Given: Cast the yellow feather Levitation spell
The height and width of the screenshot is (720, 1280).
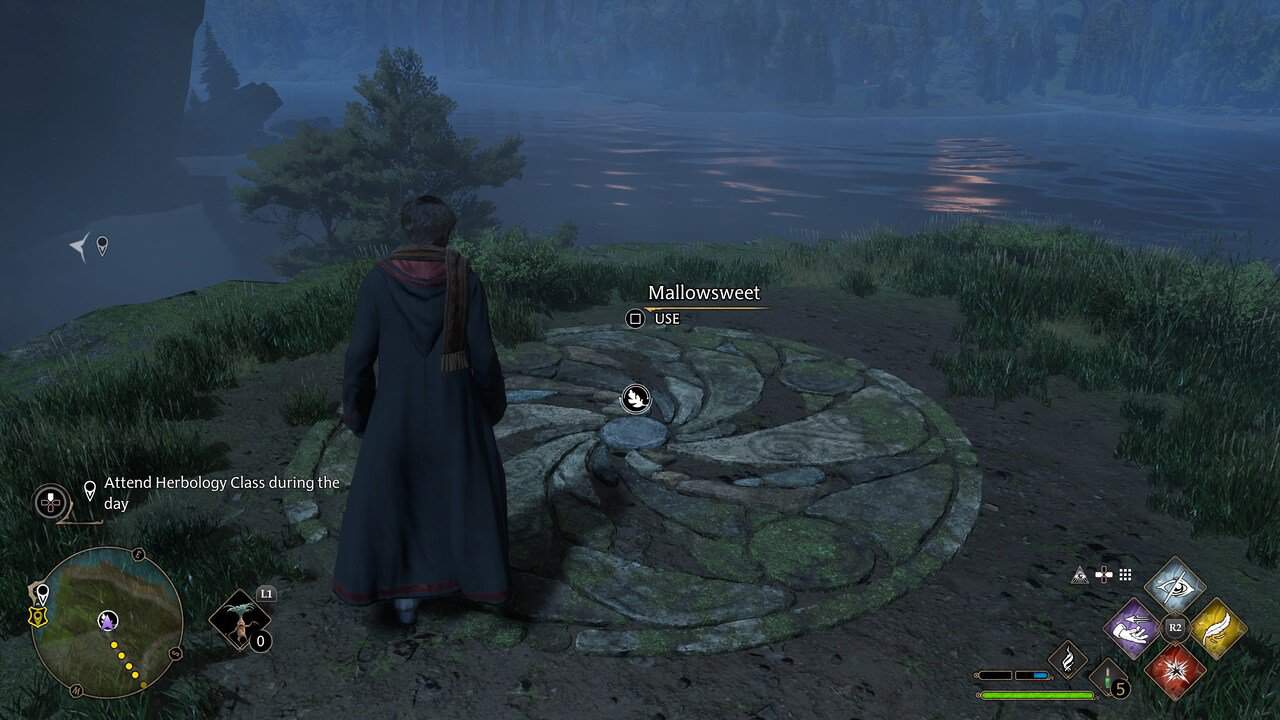Looking at the screenshot, I should pyautogui.click(x=1217, y=628).
